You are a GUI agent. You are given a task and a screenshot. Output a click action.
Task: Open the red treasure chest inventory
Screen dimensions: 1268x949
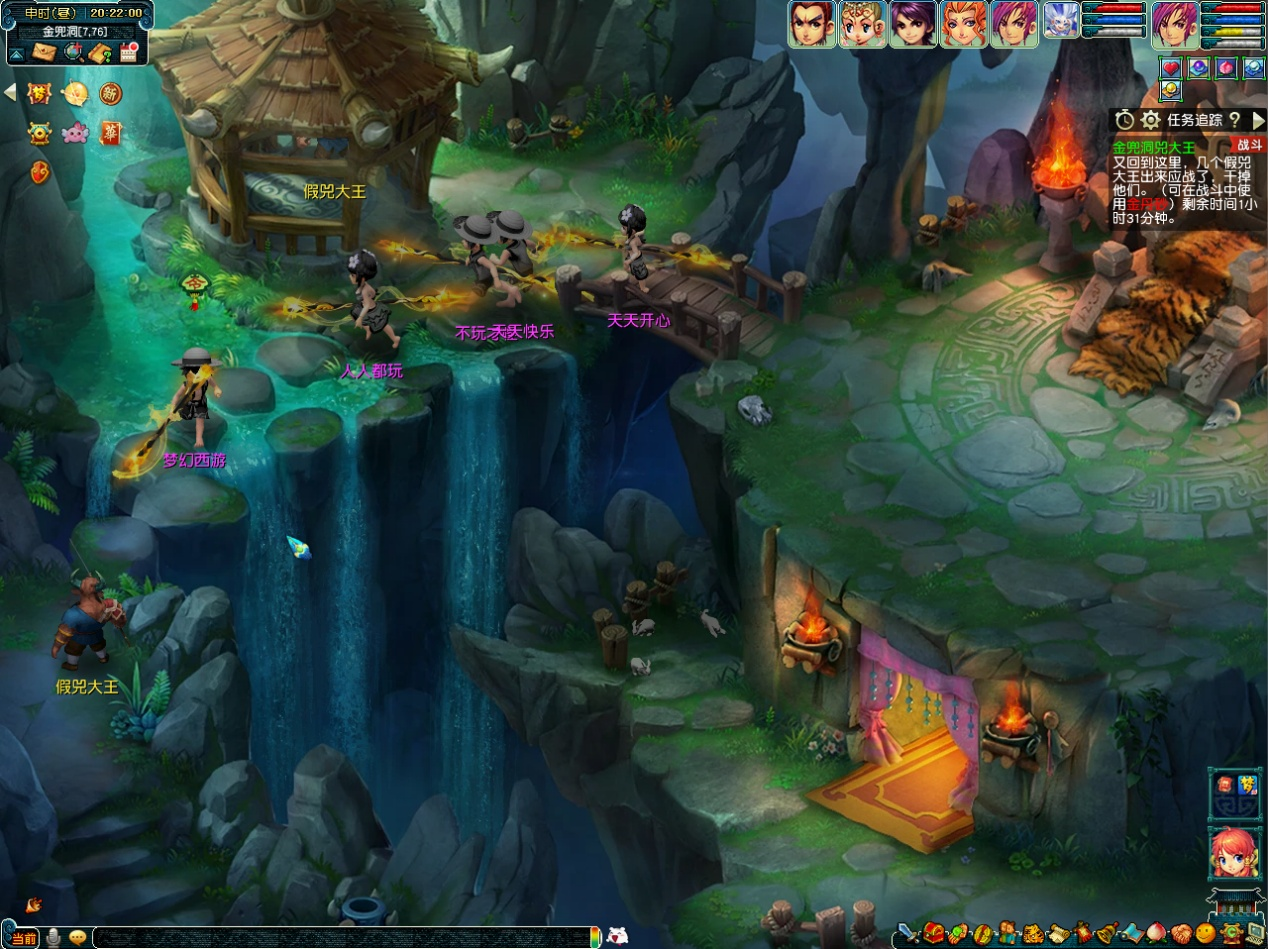click(934, 935)
